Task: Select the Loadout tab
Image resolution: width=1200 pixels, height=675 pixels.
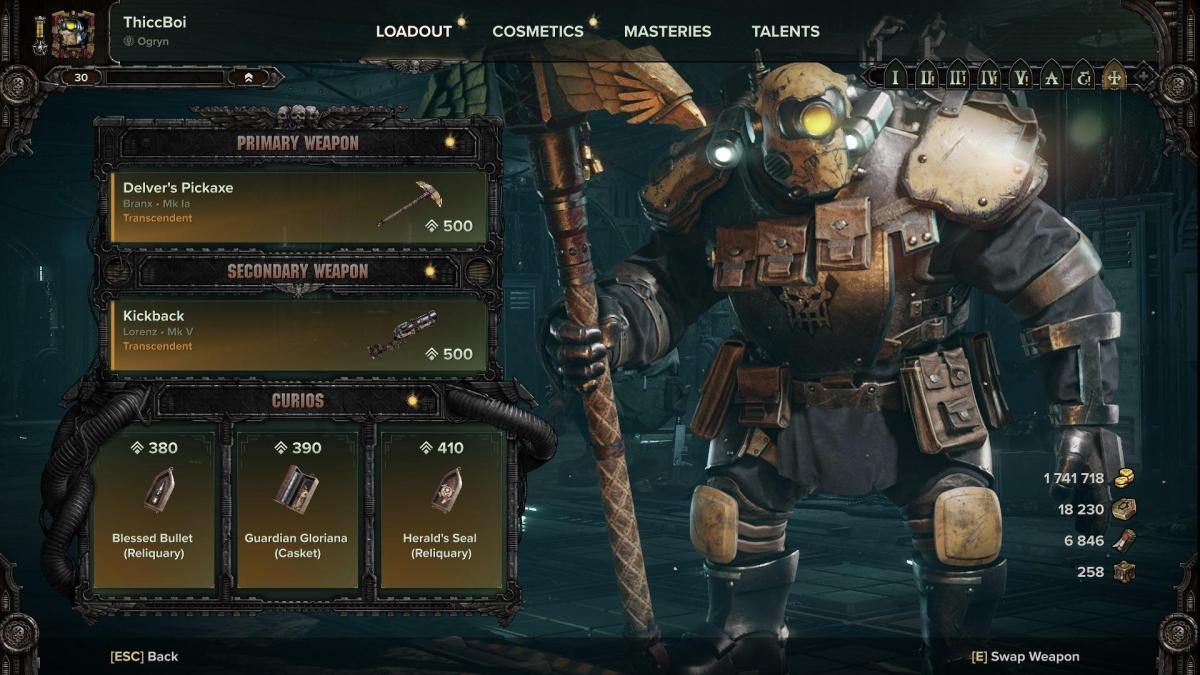Action: (x=413, y=31)
